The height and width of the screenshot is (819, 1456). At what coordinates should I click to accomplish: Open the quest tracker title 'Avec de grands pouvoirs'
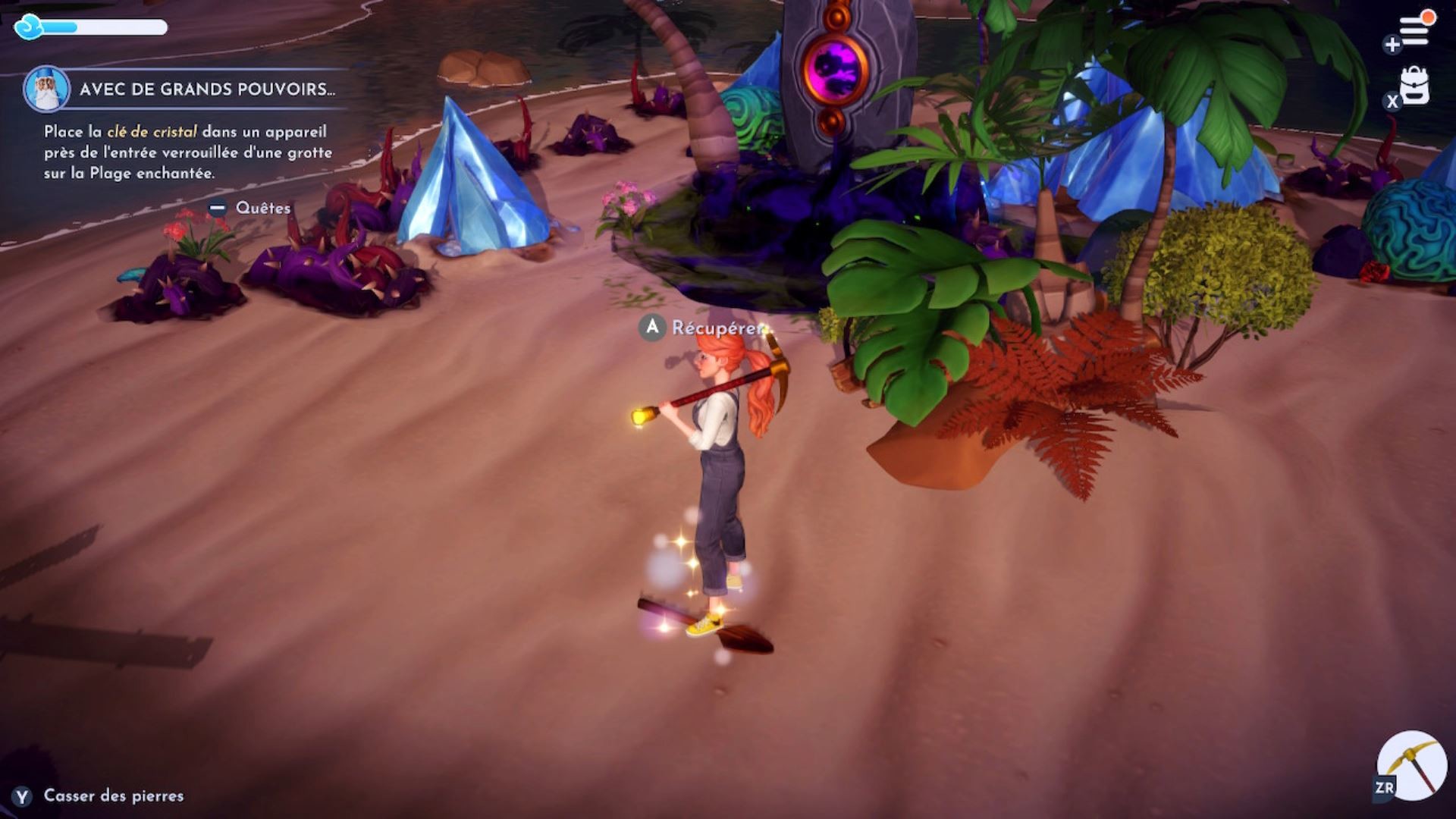[206, 89]
